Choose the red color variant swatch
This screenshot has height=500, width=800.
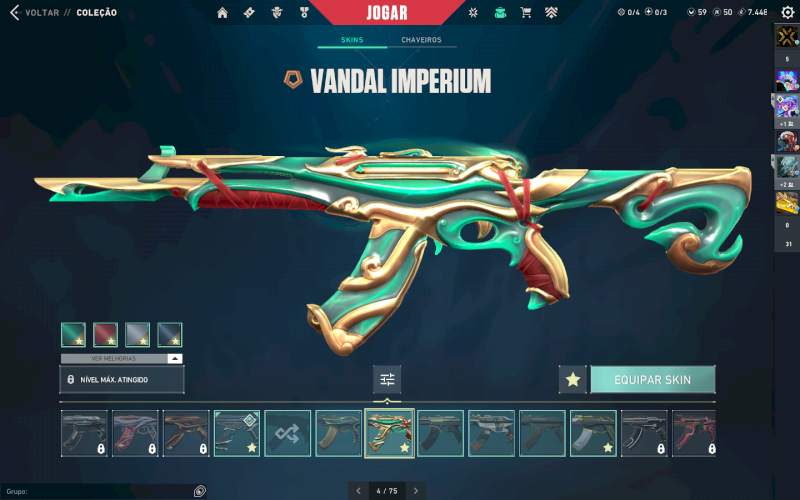pos(105,334)
